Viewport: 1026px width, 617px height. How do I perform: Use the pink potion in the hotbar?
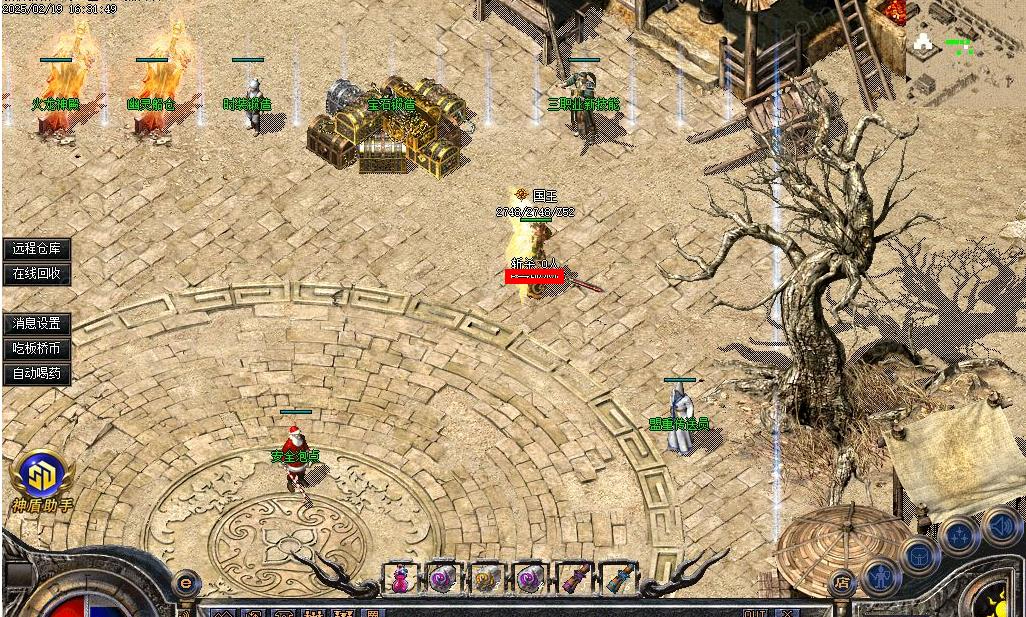(400, 579)
